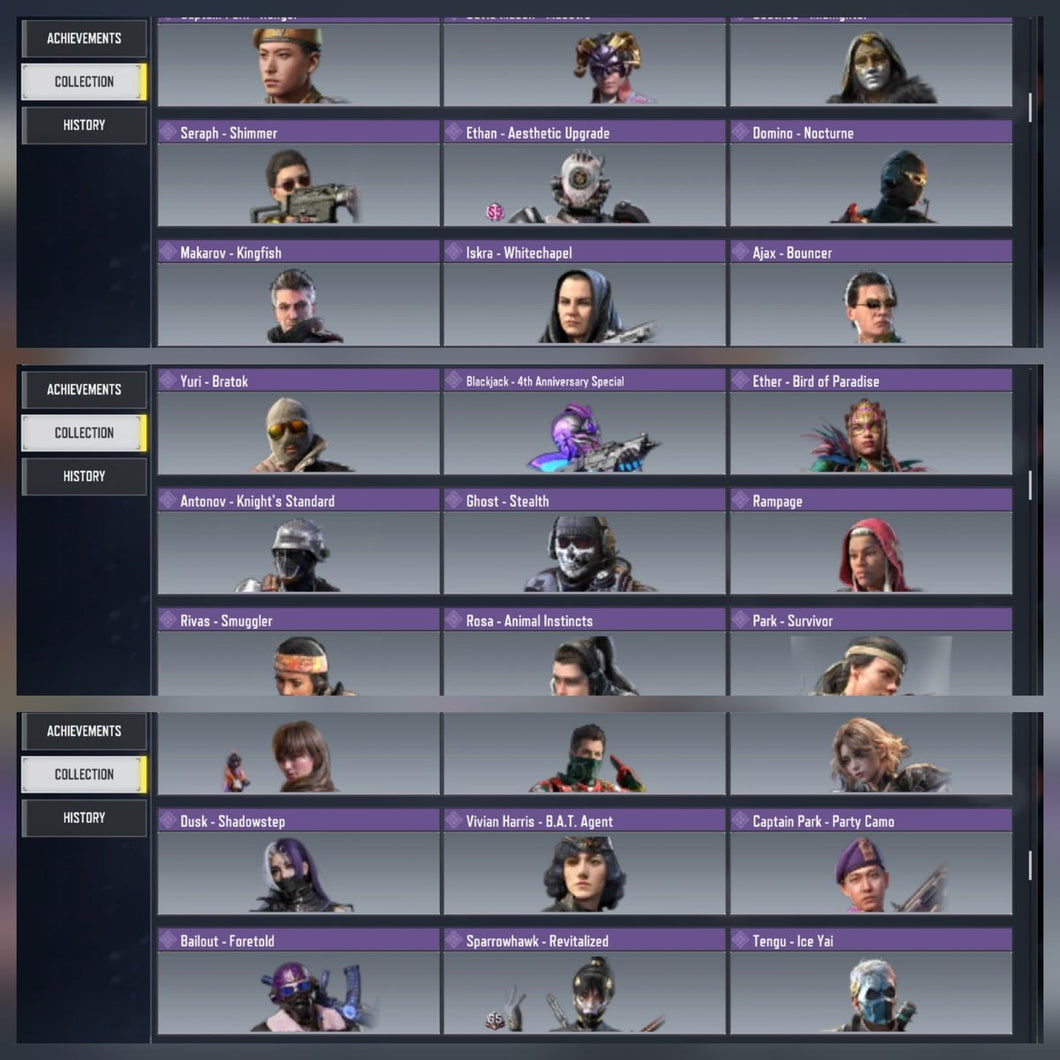Select Vivian Harris - B.A.T. Agent
Screen dimensions: 1060x1060
(x=584, y=863)
